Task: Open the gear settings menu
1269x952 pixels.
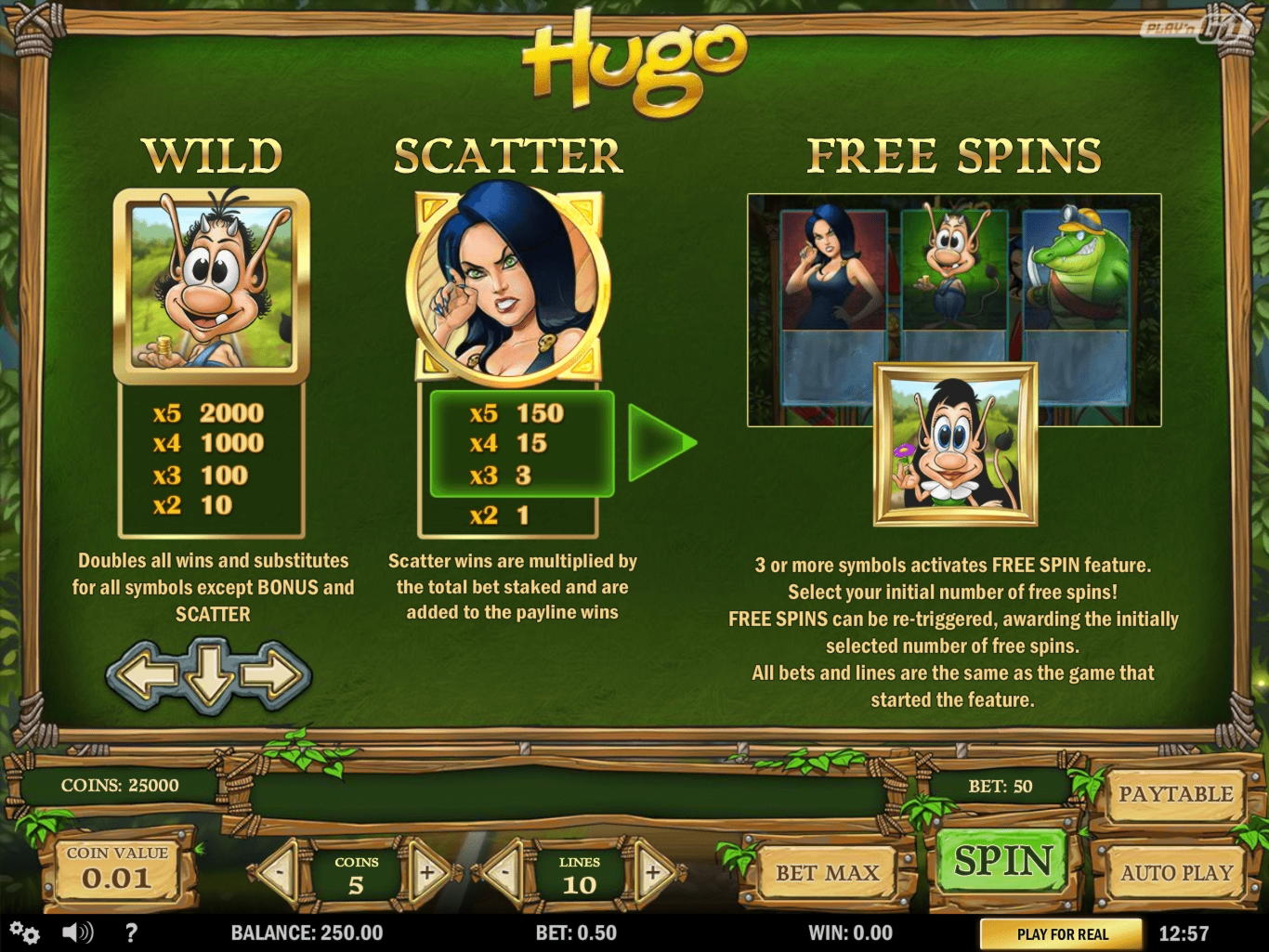Action: [x=25, y=932]
